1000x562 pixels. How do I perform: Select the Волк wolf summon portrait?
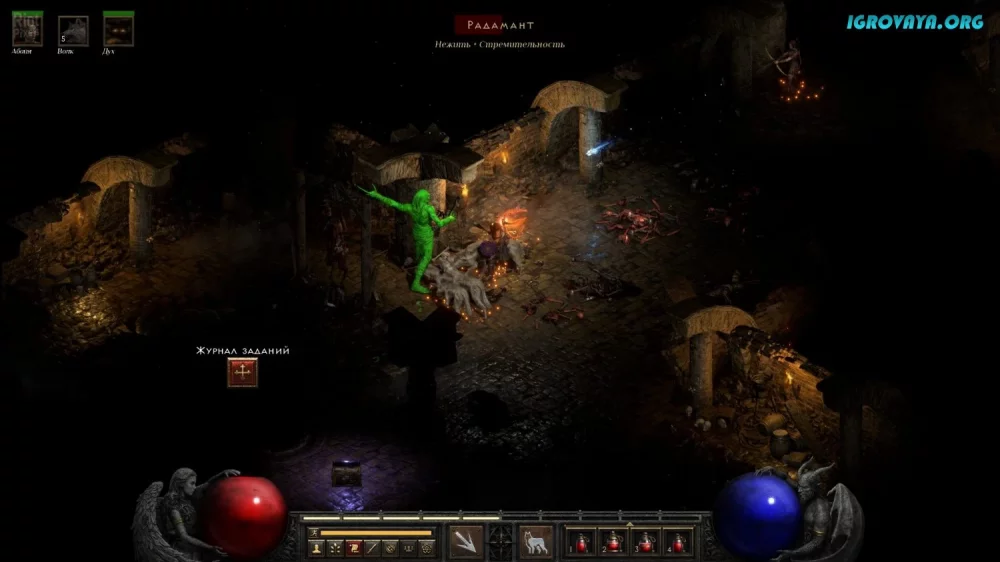[73, 31]
